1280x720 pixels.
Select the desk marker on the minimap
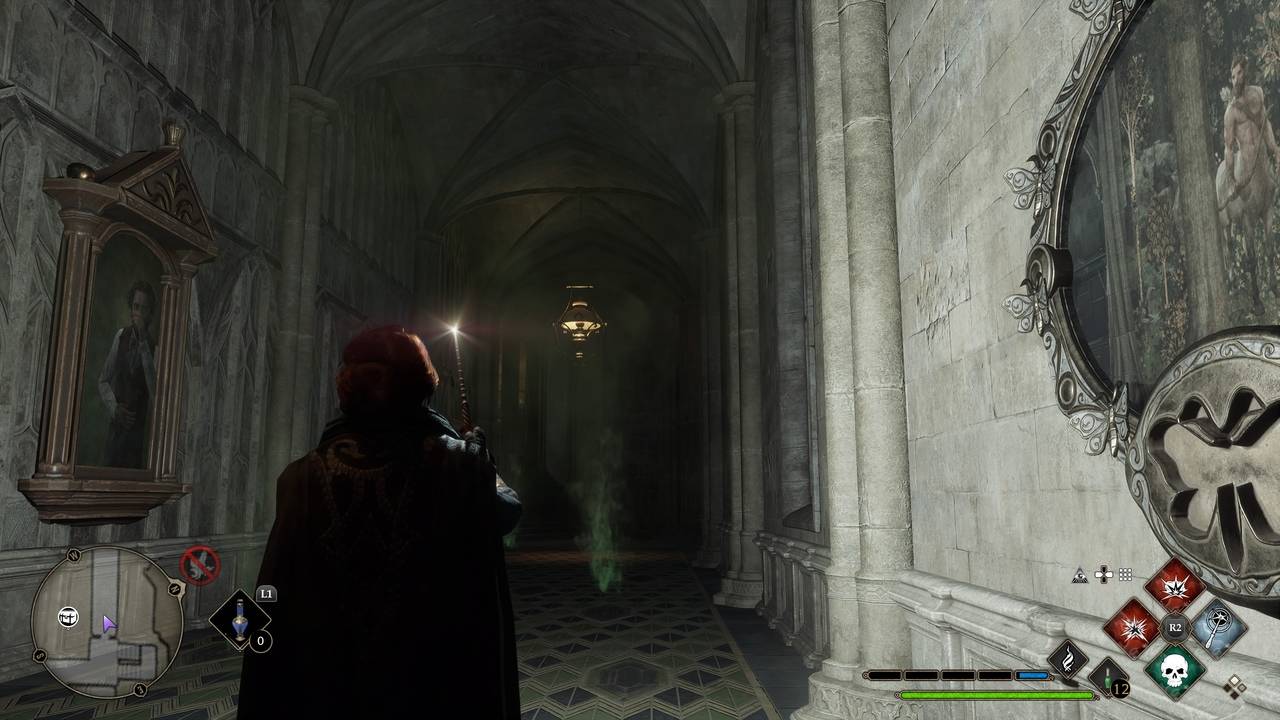tap(68, 616)
